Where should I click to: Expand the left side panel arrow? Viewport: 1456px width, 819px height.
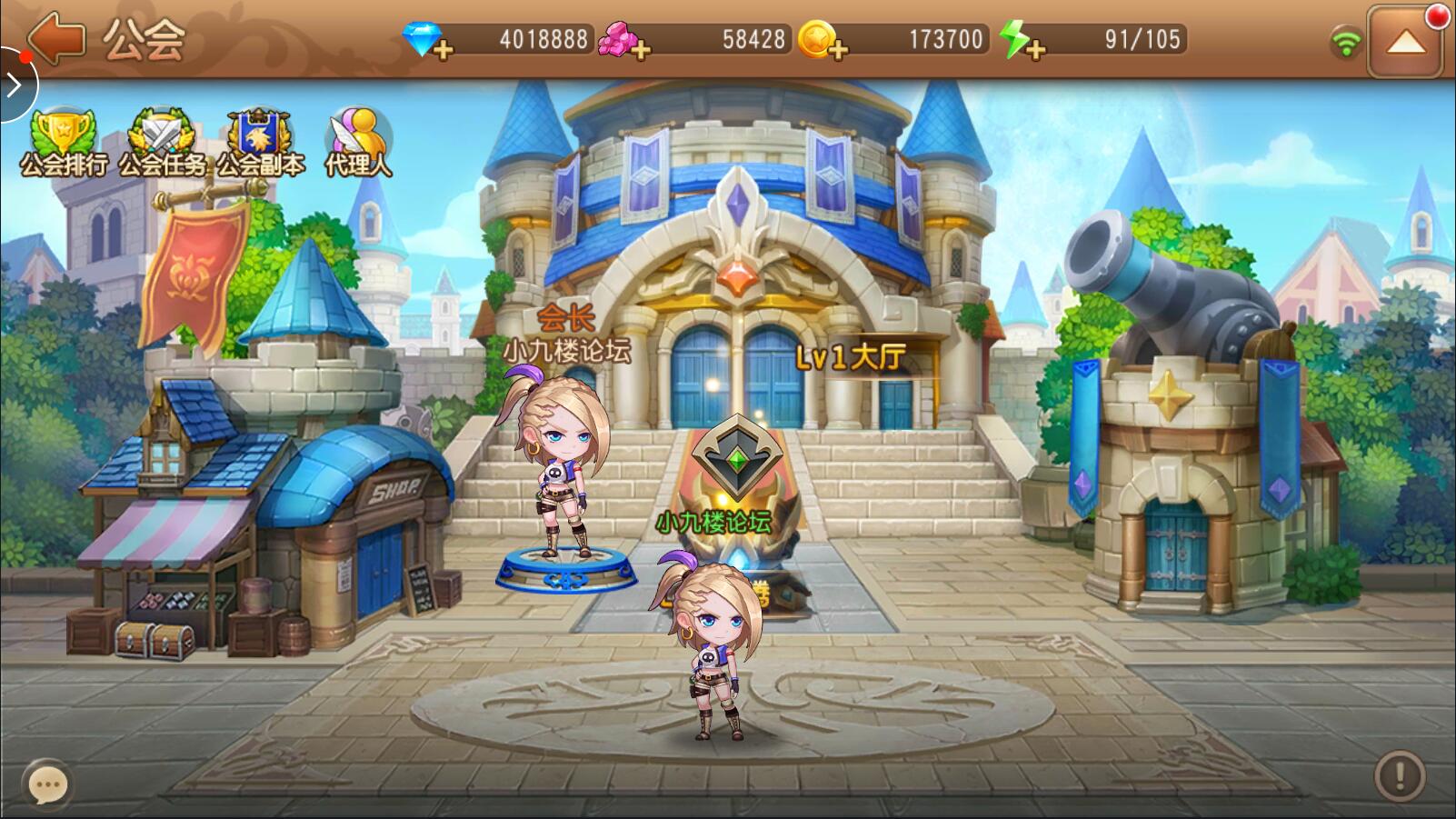coord(15,86)
